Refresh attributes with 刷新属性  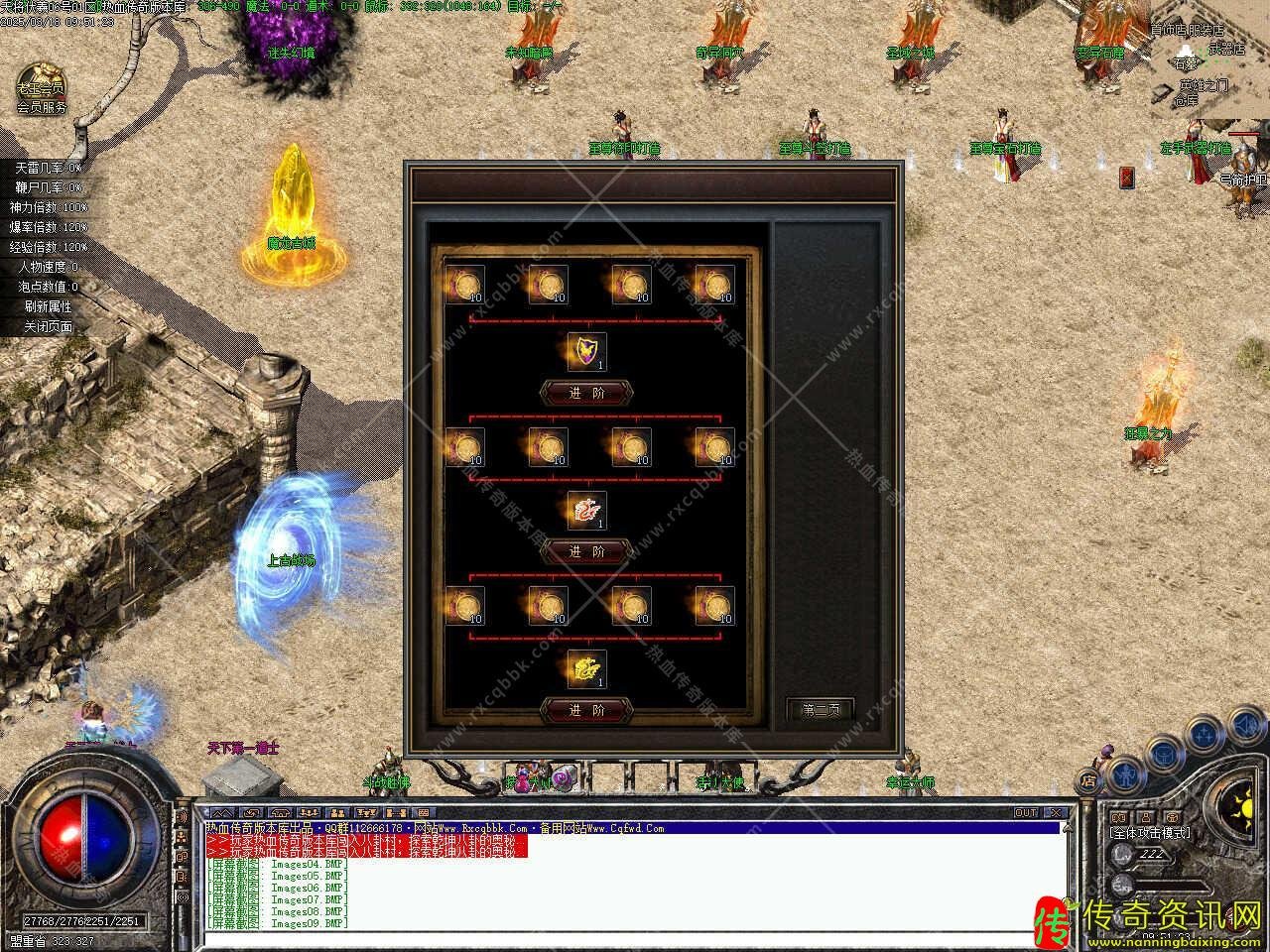[49, 306]
